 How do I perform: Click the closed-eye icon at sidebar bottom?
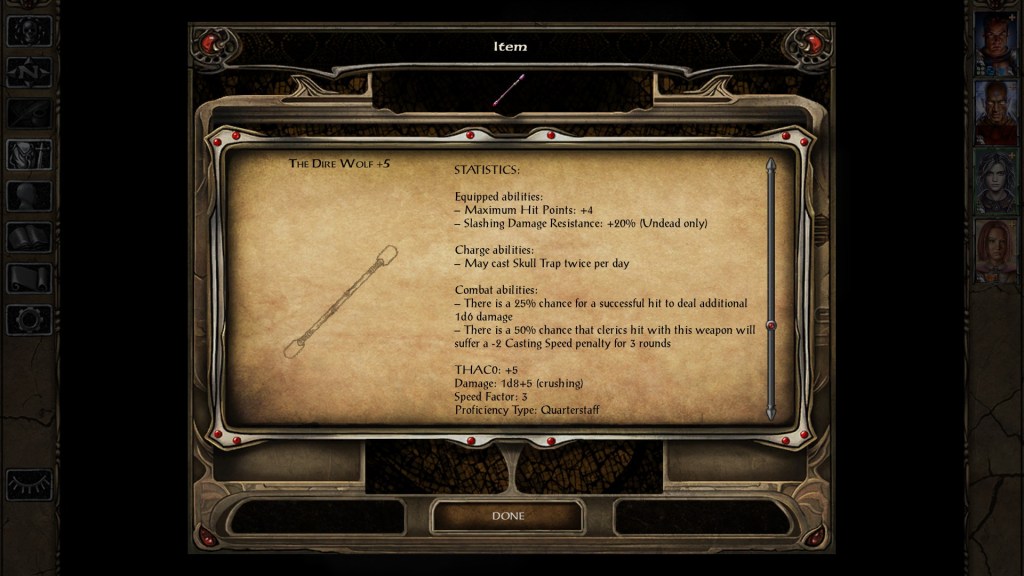[29, 484]
